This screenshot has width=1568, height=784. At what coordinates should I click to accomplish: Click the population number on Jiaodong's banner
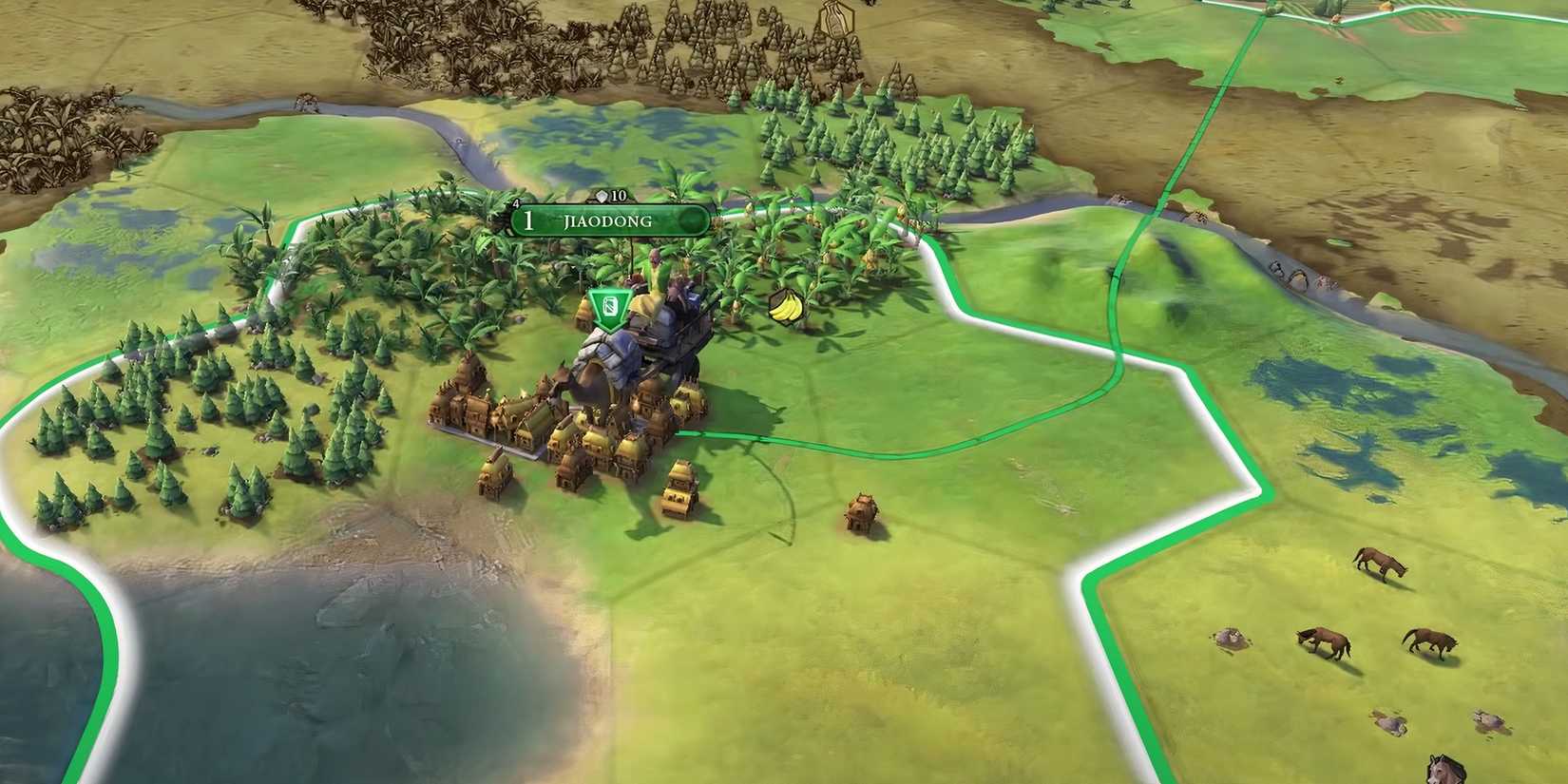coord(527,220)
